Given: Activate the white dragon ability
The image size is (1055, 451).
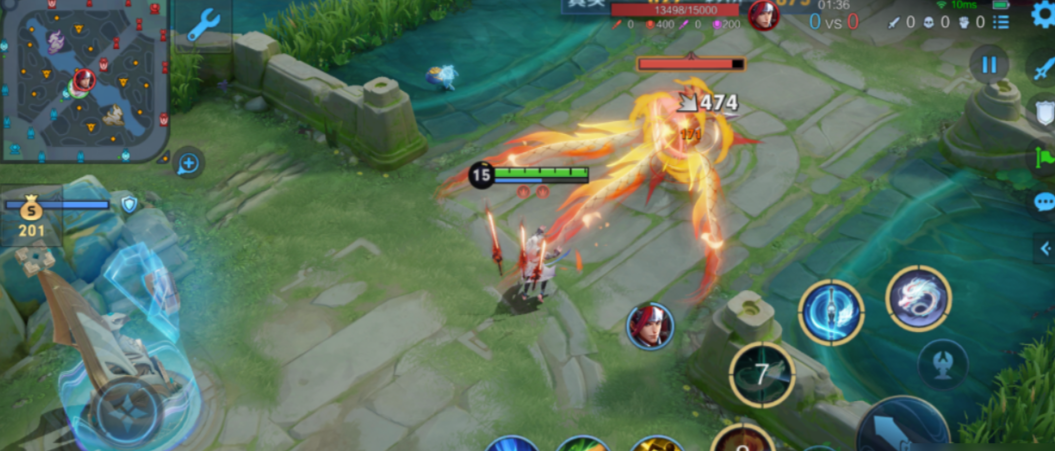Looking at the screenshot, I should tap(918, 298).
